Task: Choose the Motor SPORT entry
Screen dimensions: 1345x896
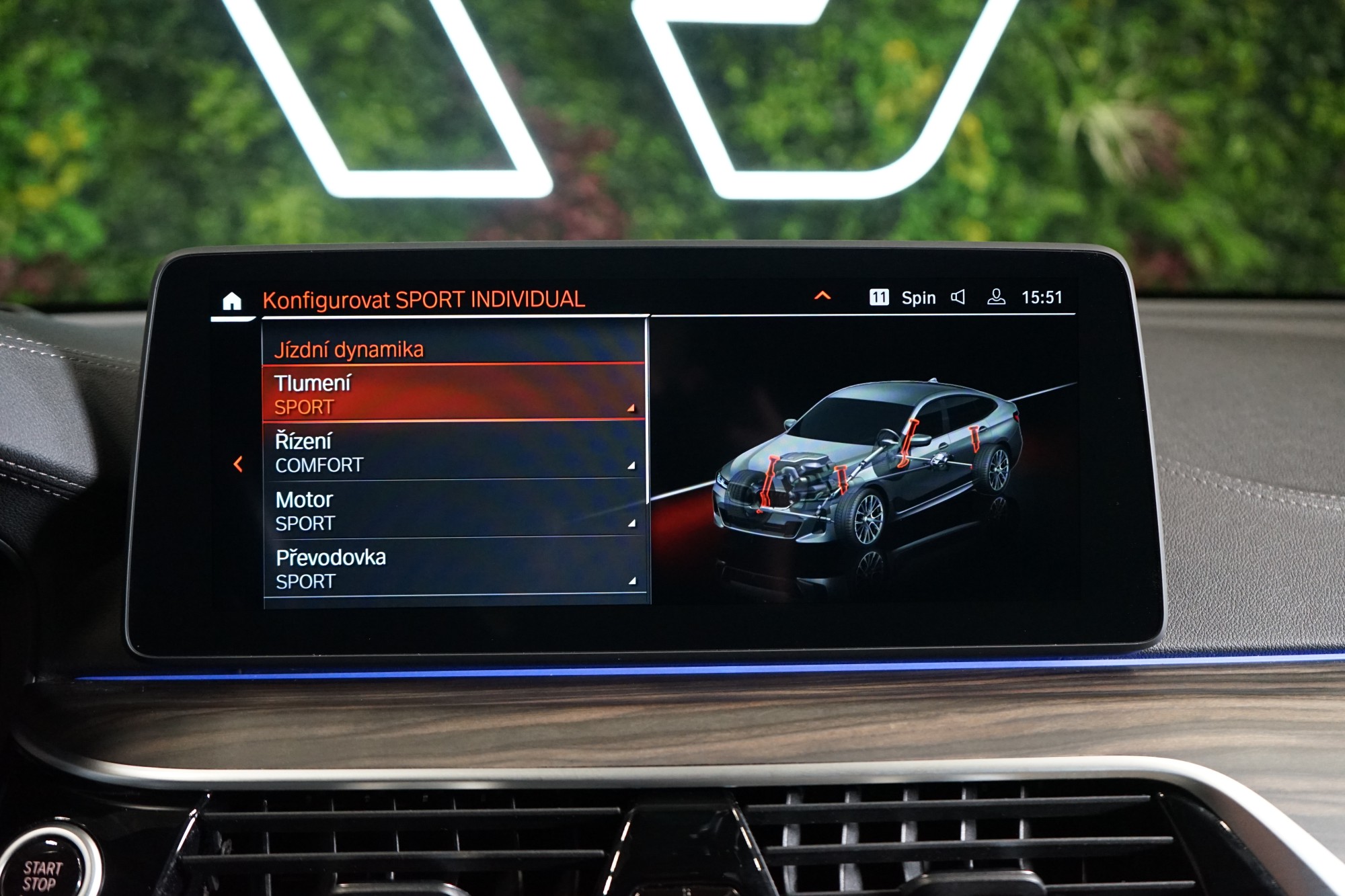Action: click(453, 510)
